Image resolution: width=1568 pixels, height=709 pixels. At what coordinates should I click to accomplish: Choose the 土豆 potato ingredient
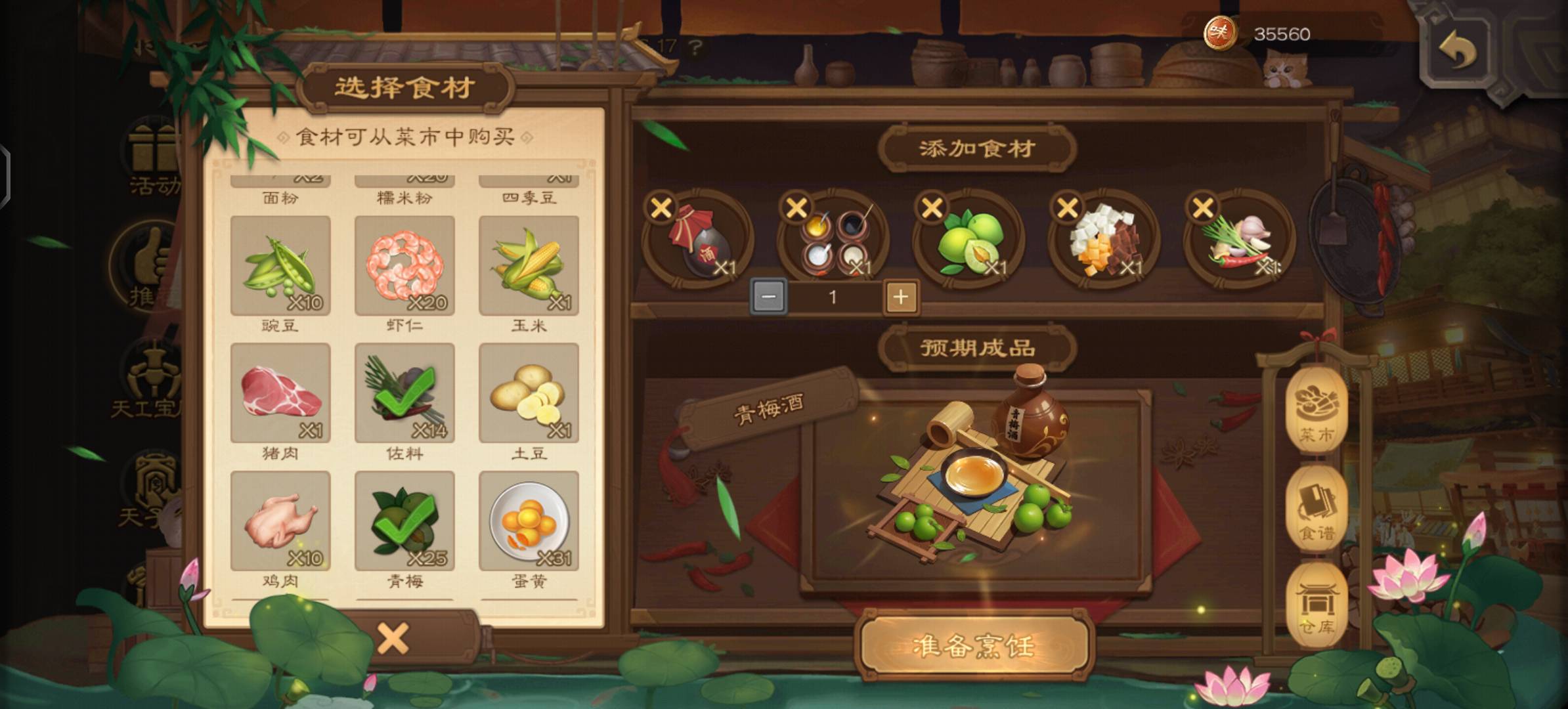point(529,393)
